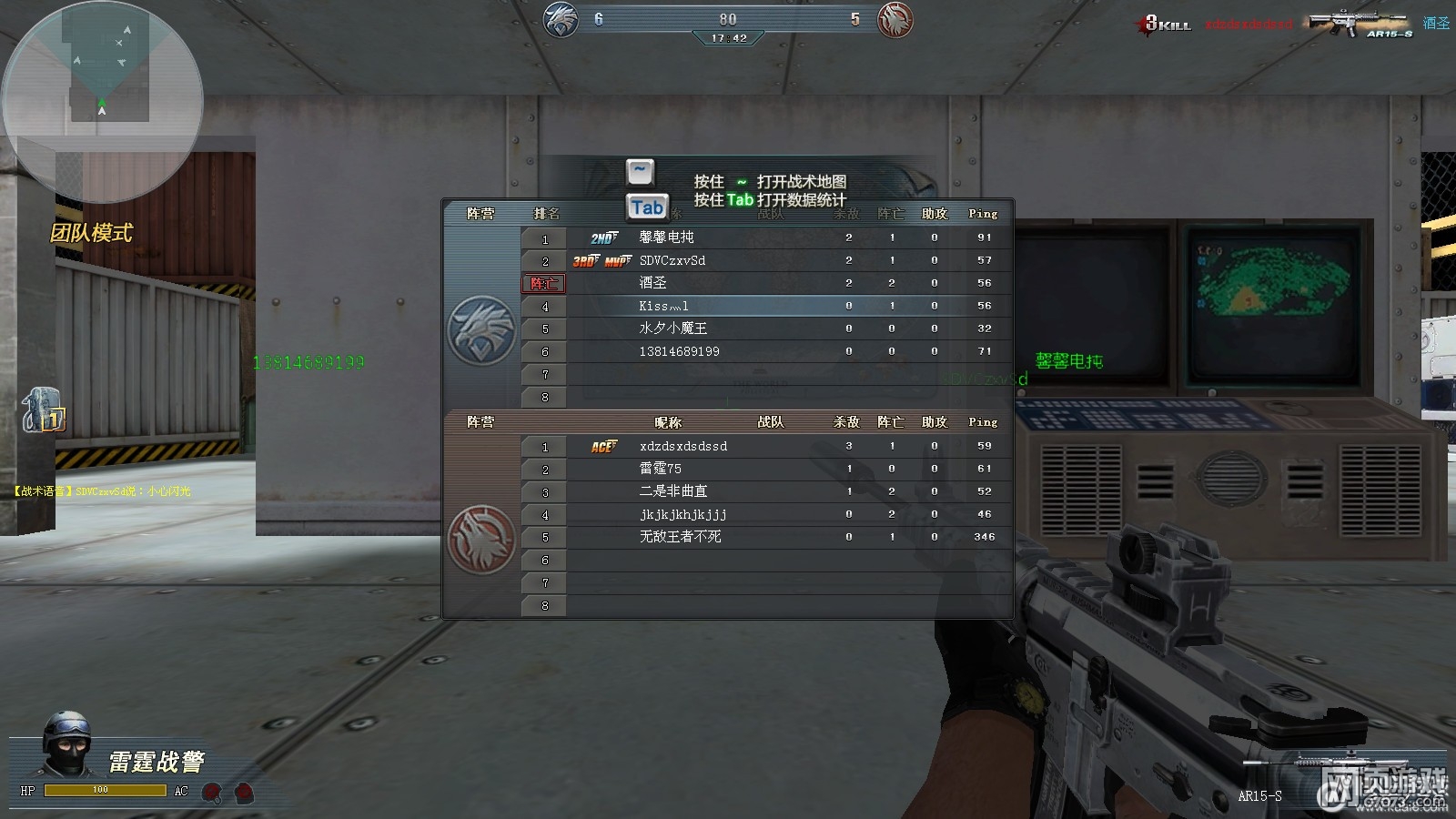Choose the 雷霆75 player row
The image size is (1456, 819).
pos(660,469)
